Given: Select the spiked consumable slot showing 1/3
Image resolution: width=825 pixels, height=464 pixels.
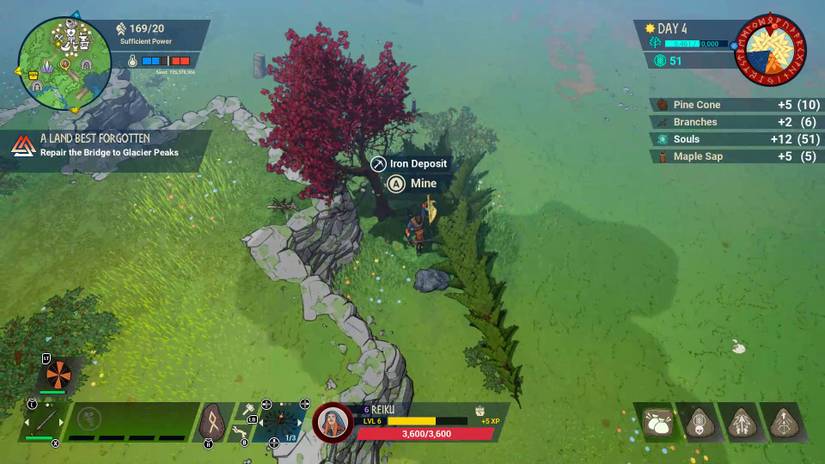Looking at the screenshot, I should click(x=280, y=421).
